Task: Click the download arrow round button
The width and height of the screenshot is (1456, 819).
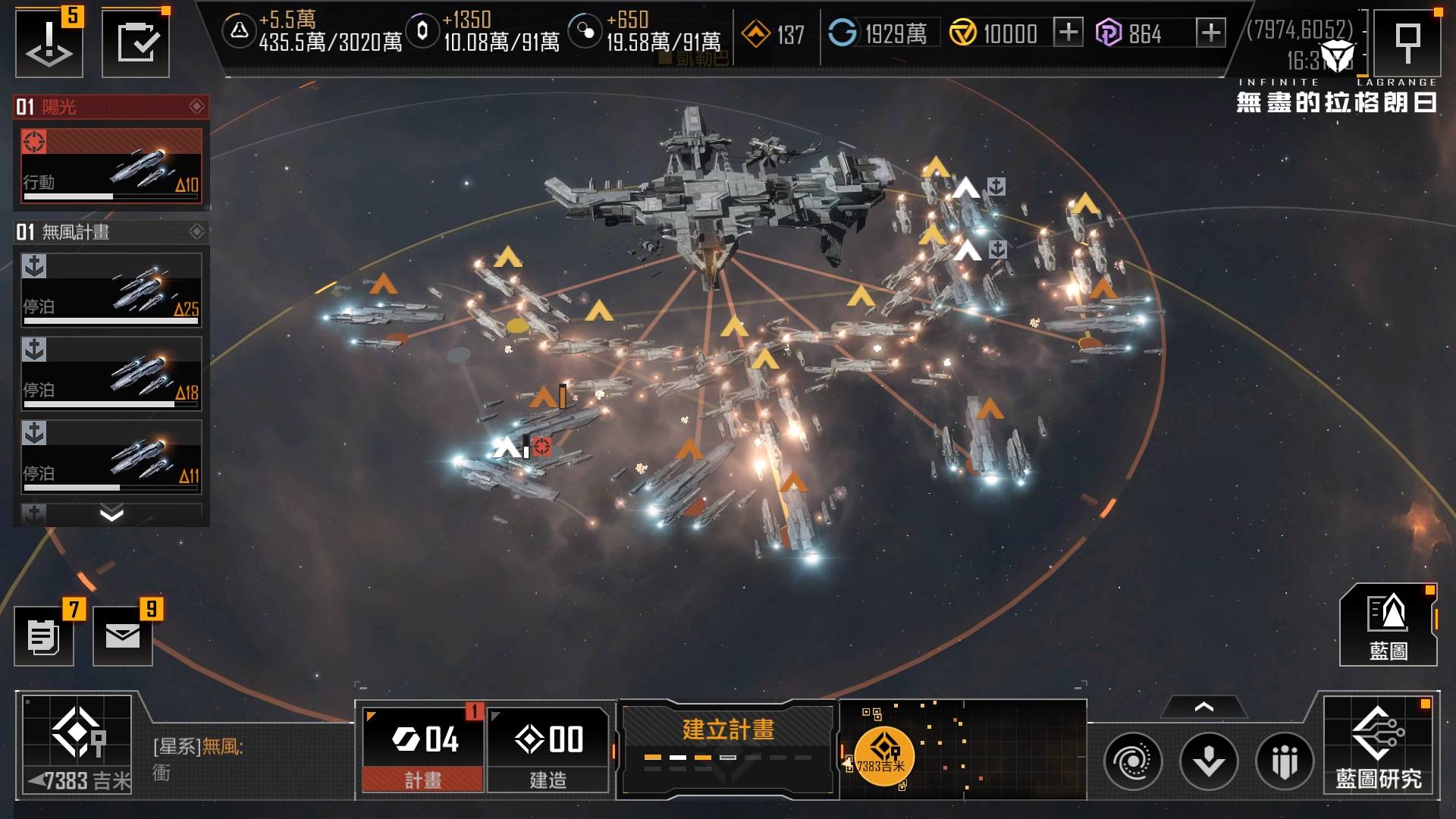Action: pos(1209,761)
